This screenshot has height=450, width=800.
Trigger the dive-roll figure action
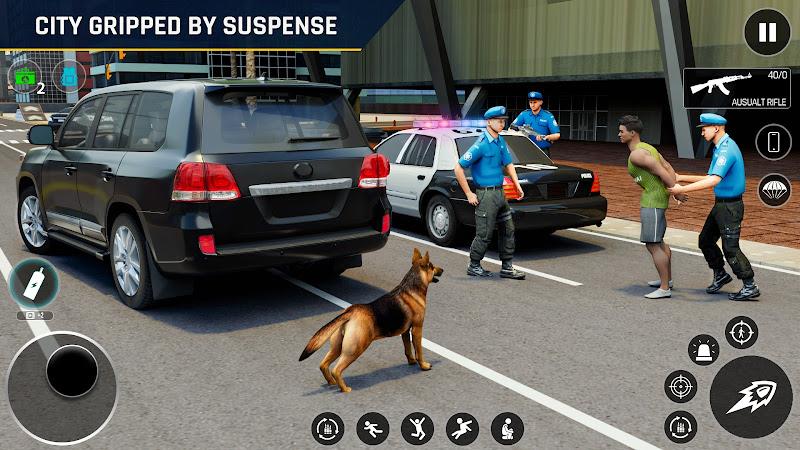click(462, 429)
